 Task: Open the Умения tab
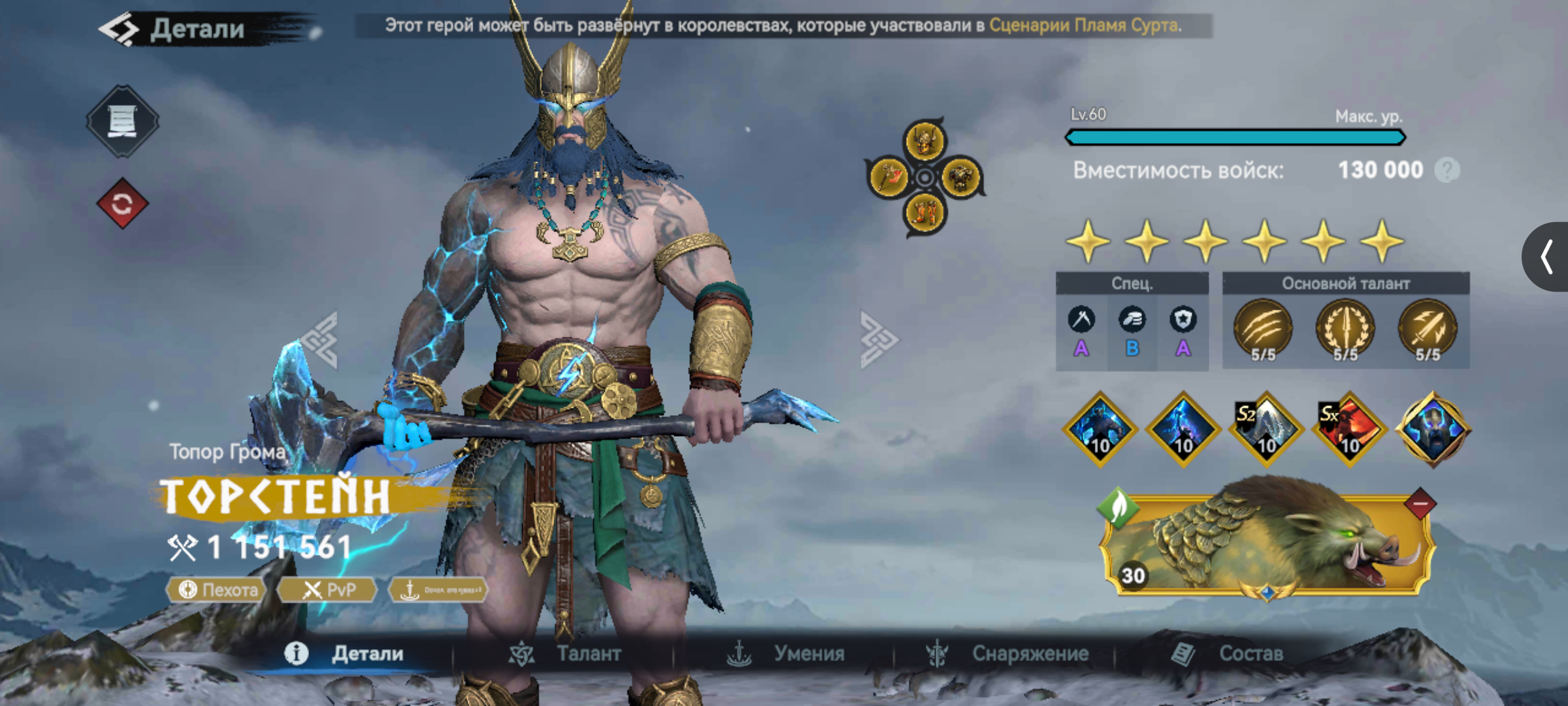point(787,653)
